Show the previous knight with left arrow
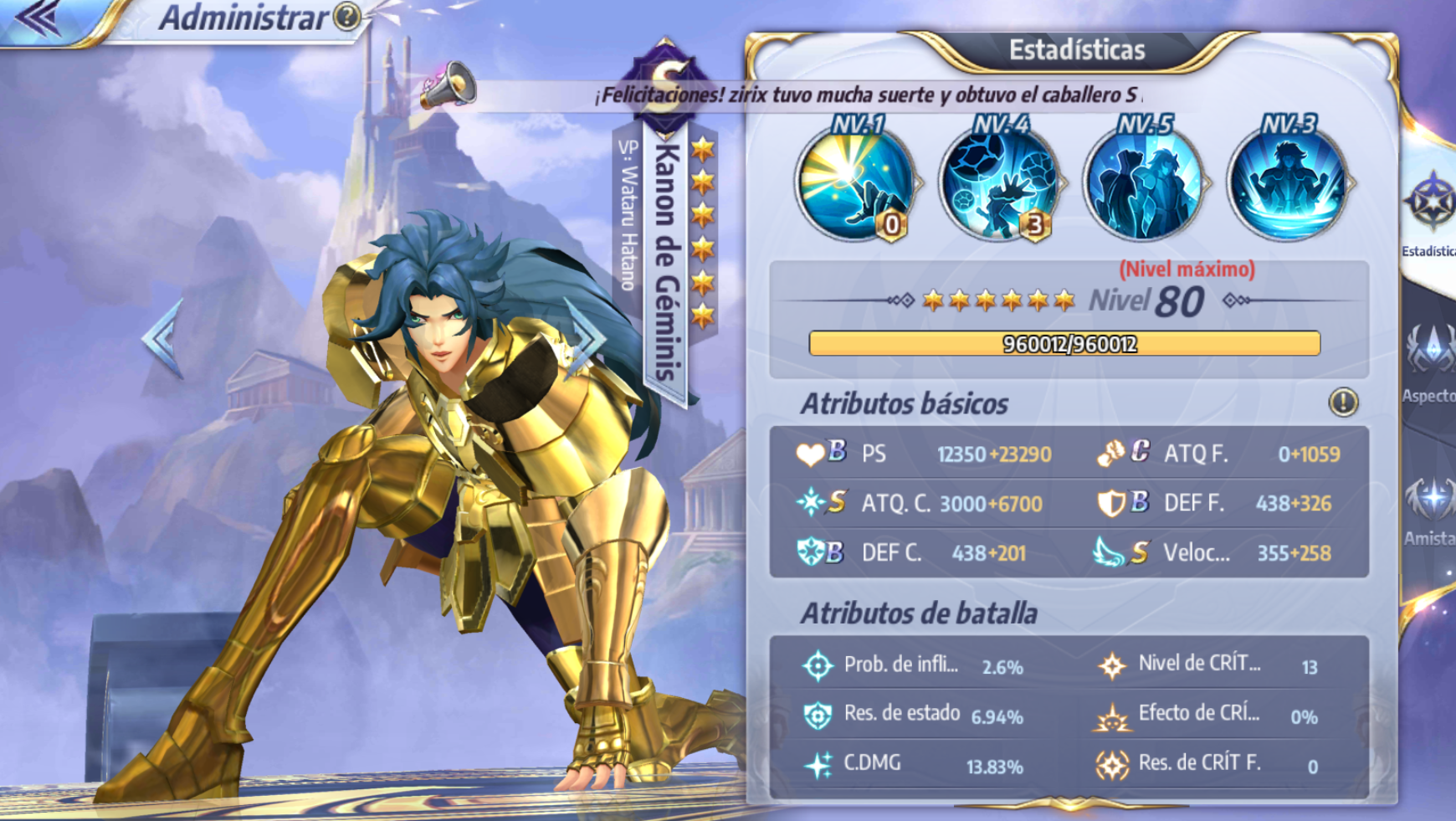The height and width of the screenshot is (821, 1456). (161, 338)
